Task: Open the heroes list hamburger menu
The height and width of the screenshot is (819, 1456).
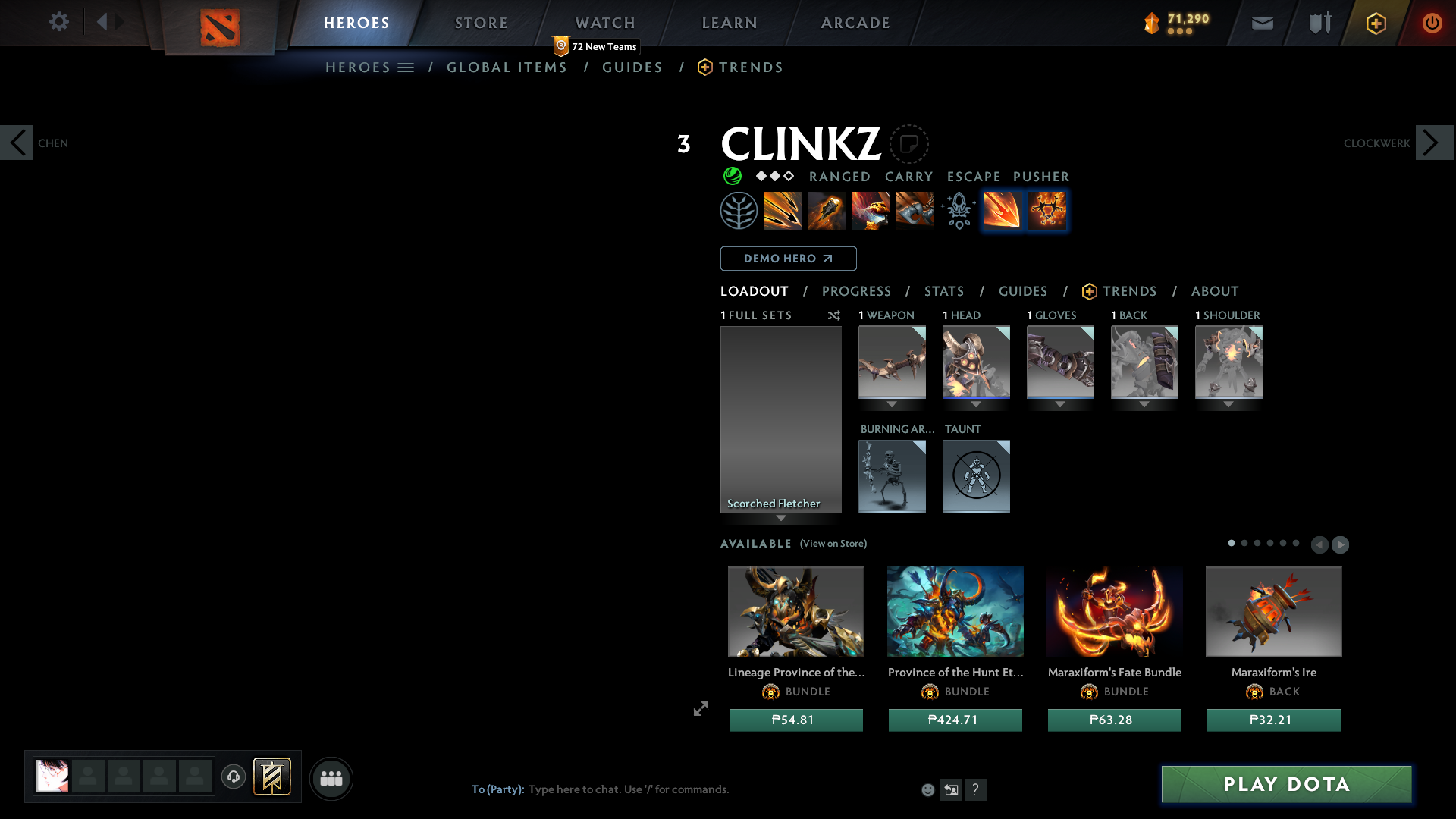Action: pos(407,67)
